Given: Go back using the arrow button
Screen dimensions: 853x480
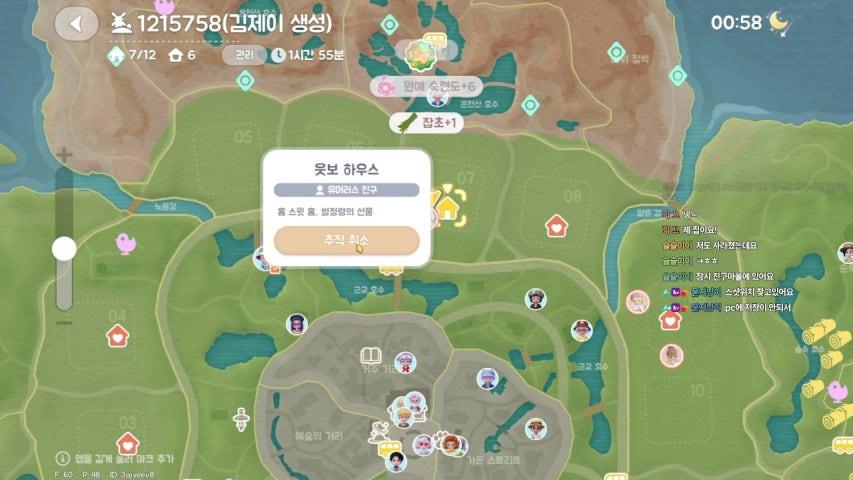Looking at the screenshot, I should [x=75, y=23].
